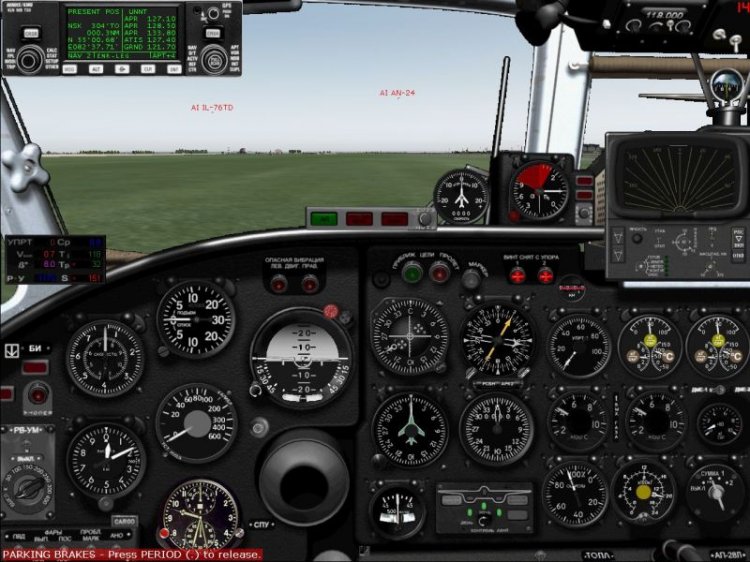Screen dimensions: 750x562
Task: Select the MSG button on the GPS unit
Action: pos(70,69)
